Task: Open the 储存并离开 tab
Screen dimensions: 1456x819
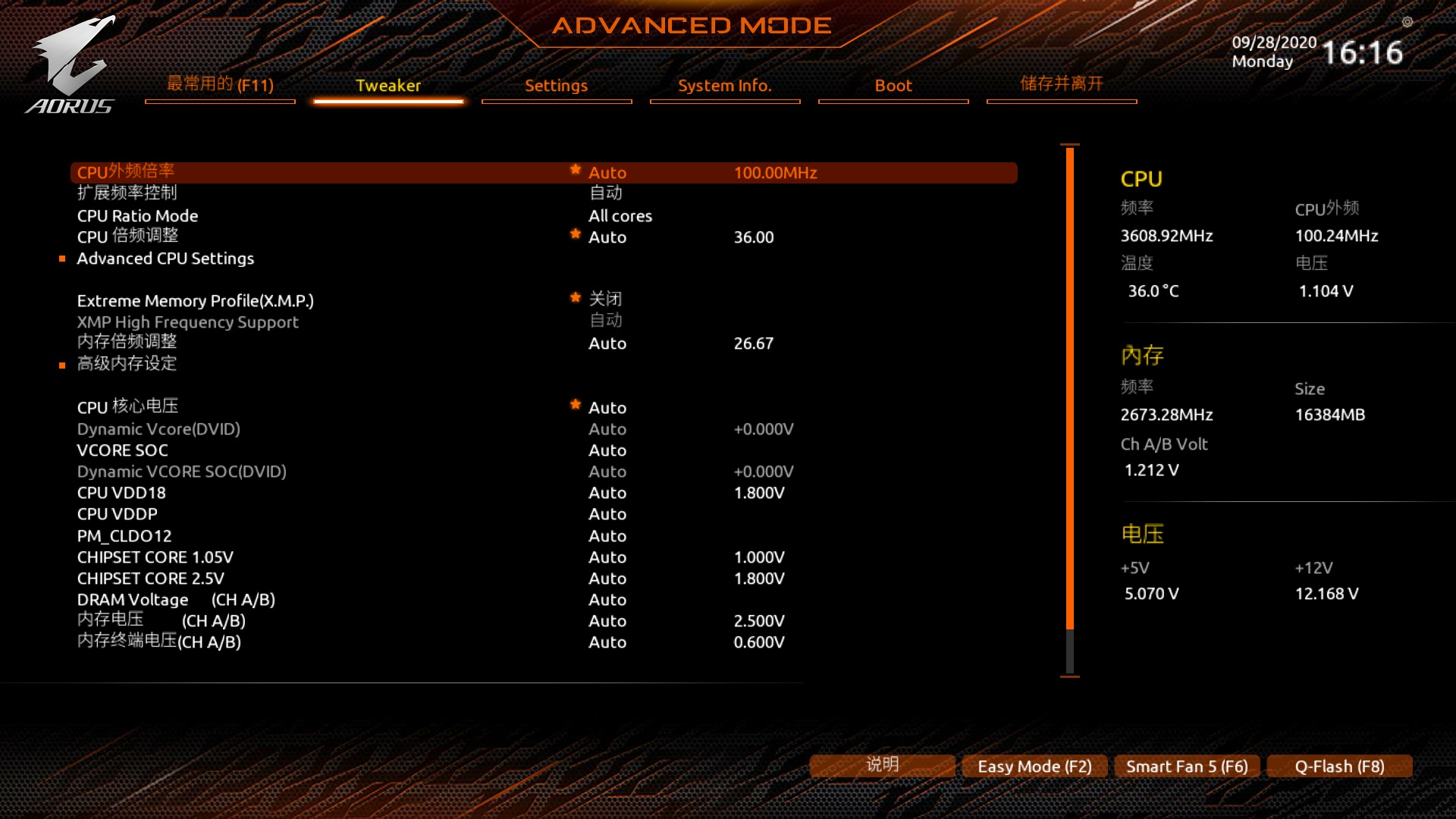Action: (1061, 84)
